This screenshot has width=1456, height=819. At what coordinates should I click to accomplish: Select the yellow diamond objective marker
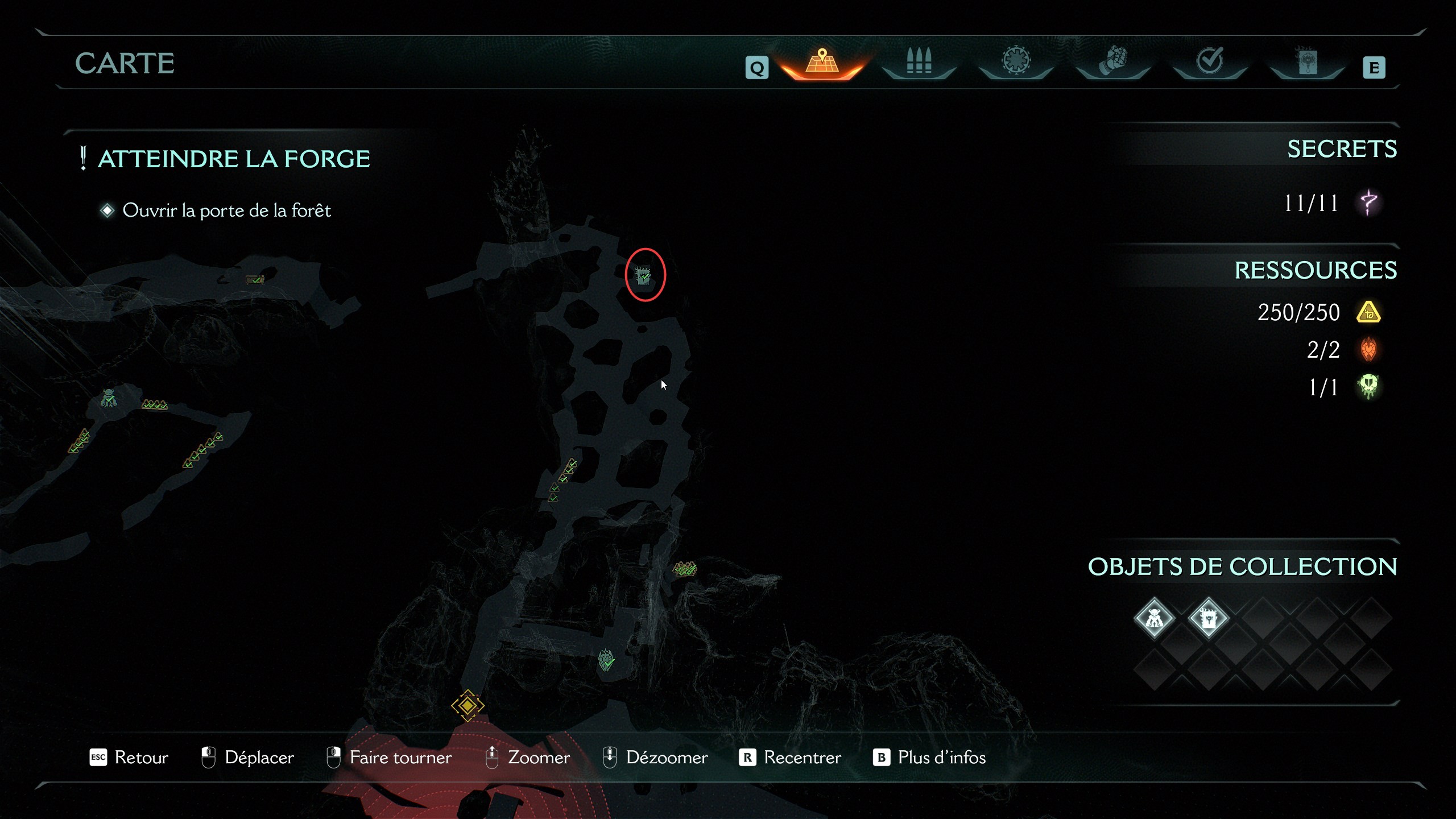pyautogui.click(x=468, y=705)
